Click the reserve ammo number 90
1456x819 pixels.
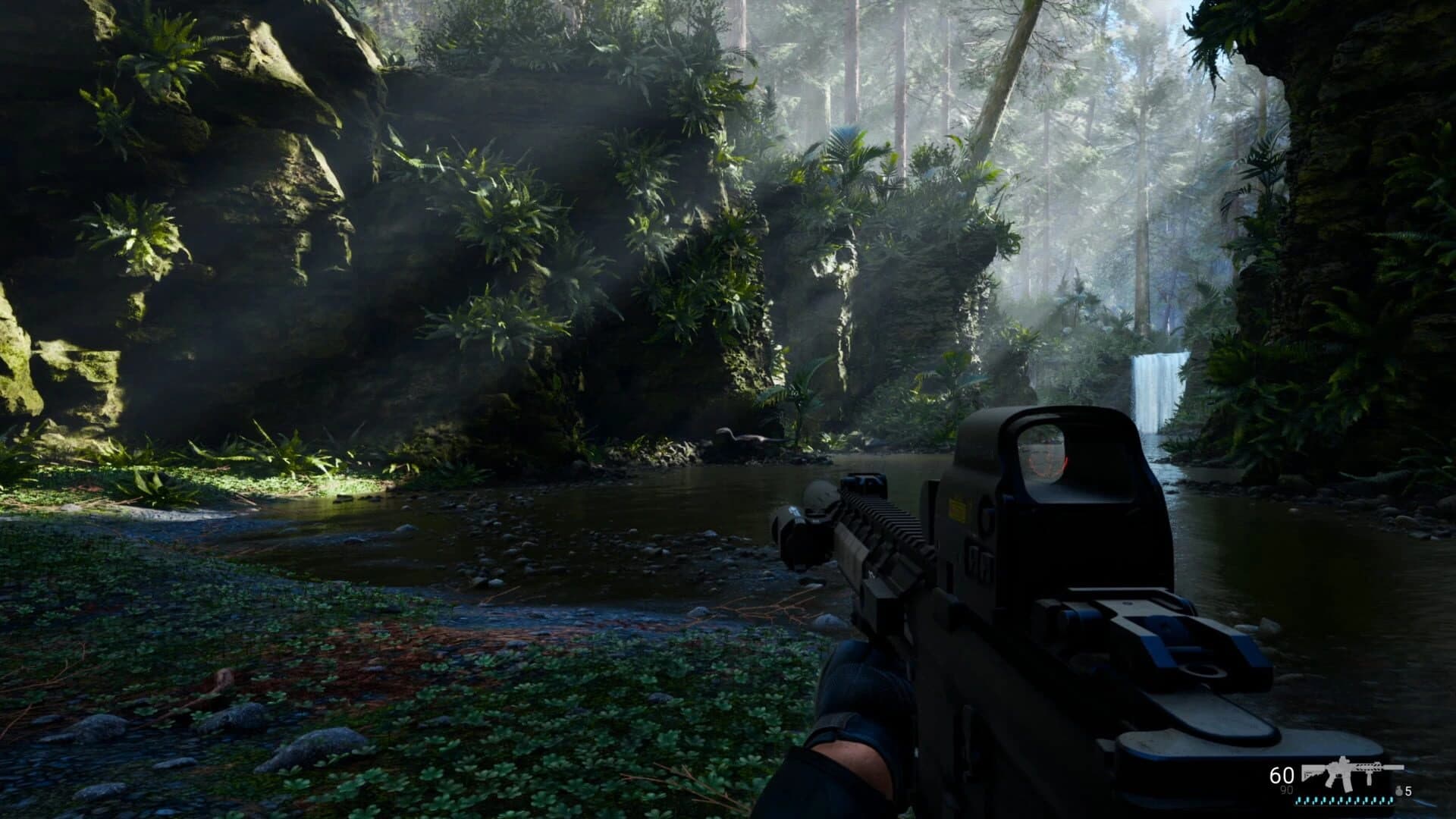point(1288,791)
